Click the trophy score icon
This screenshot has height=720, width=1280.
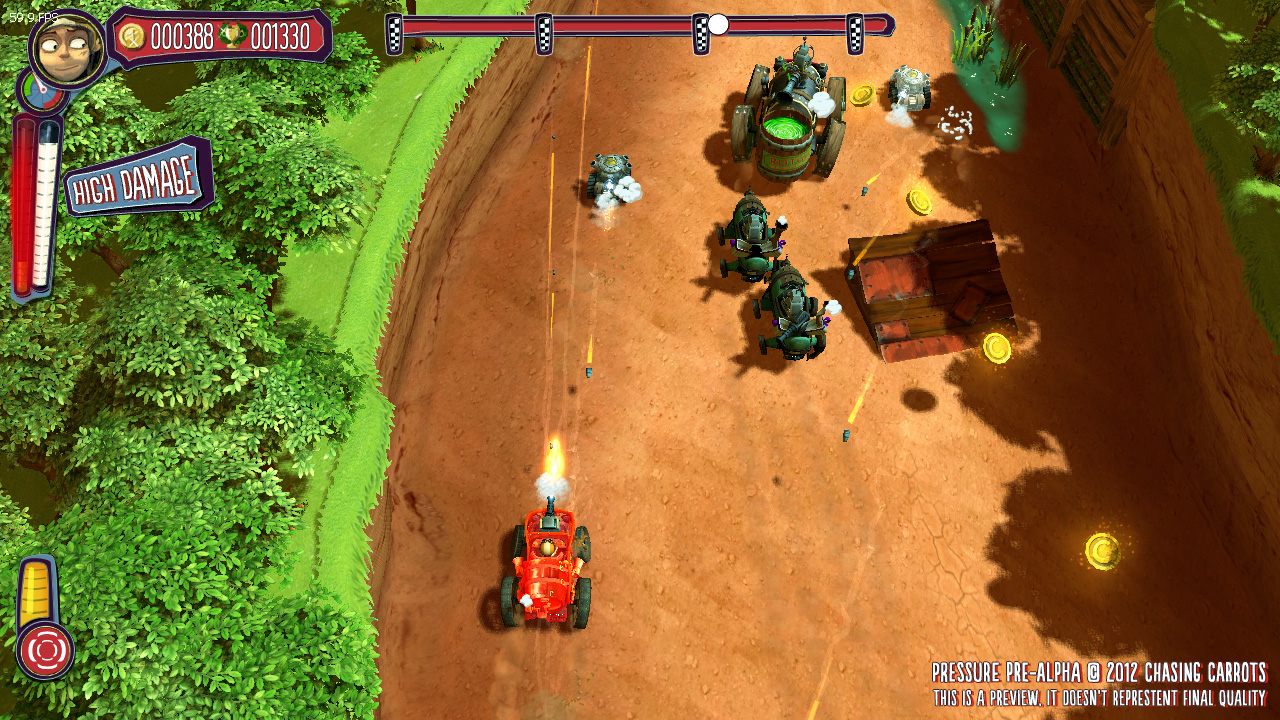[x=232, y=37]
